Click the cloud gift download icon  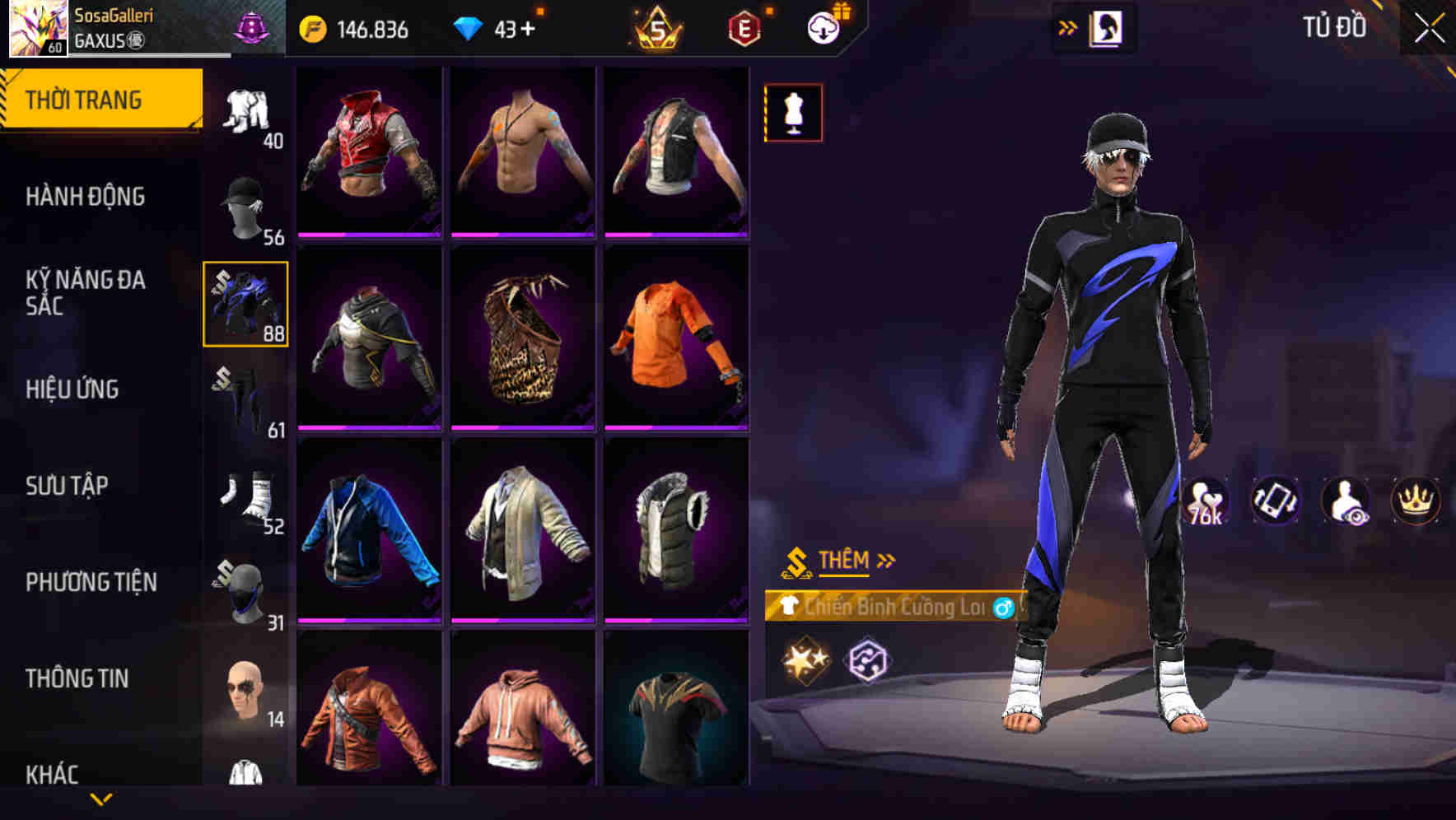(x=824, y=27)
